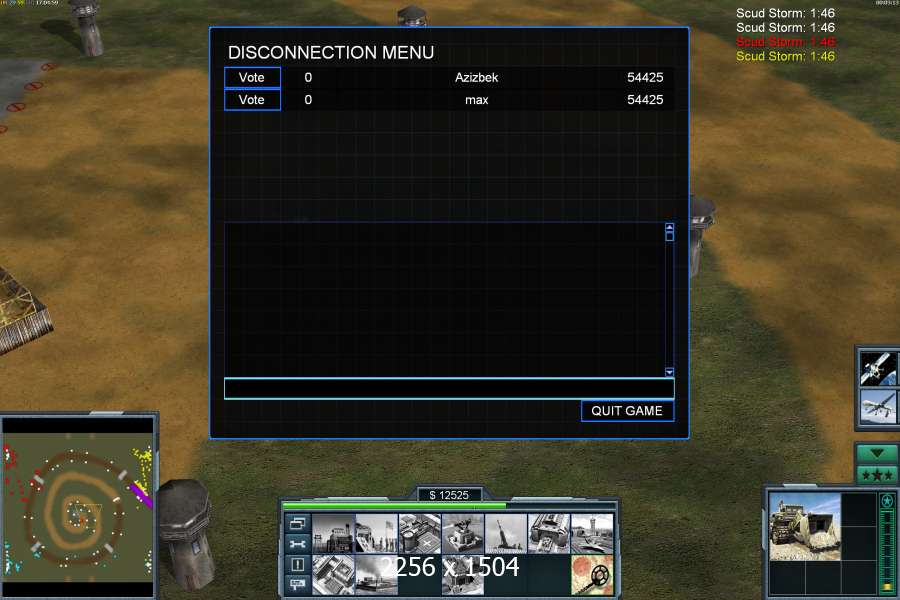Quit the game from disconnection menu
Image resolution: width=900 pixels, height=600 pixels.
(627, 411)
